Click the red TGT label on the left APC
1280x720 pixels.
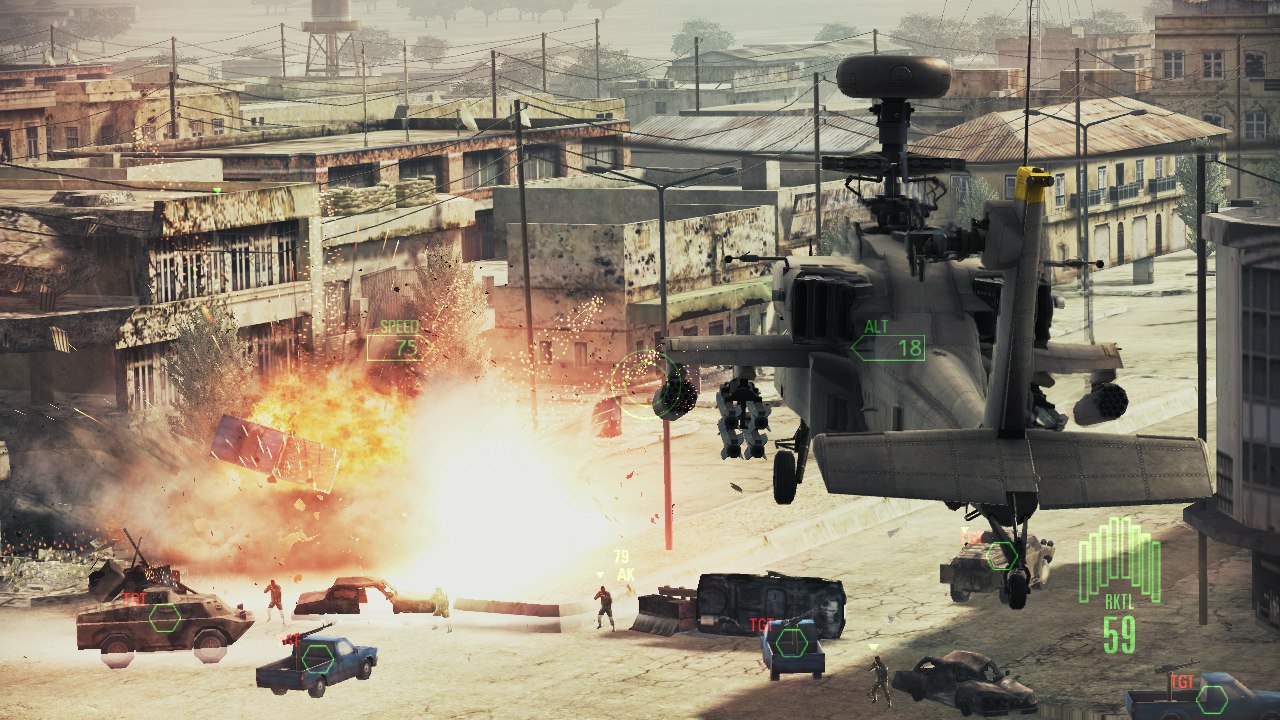[x=134, y=599]
